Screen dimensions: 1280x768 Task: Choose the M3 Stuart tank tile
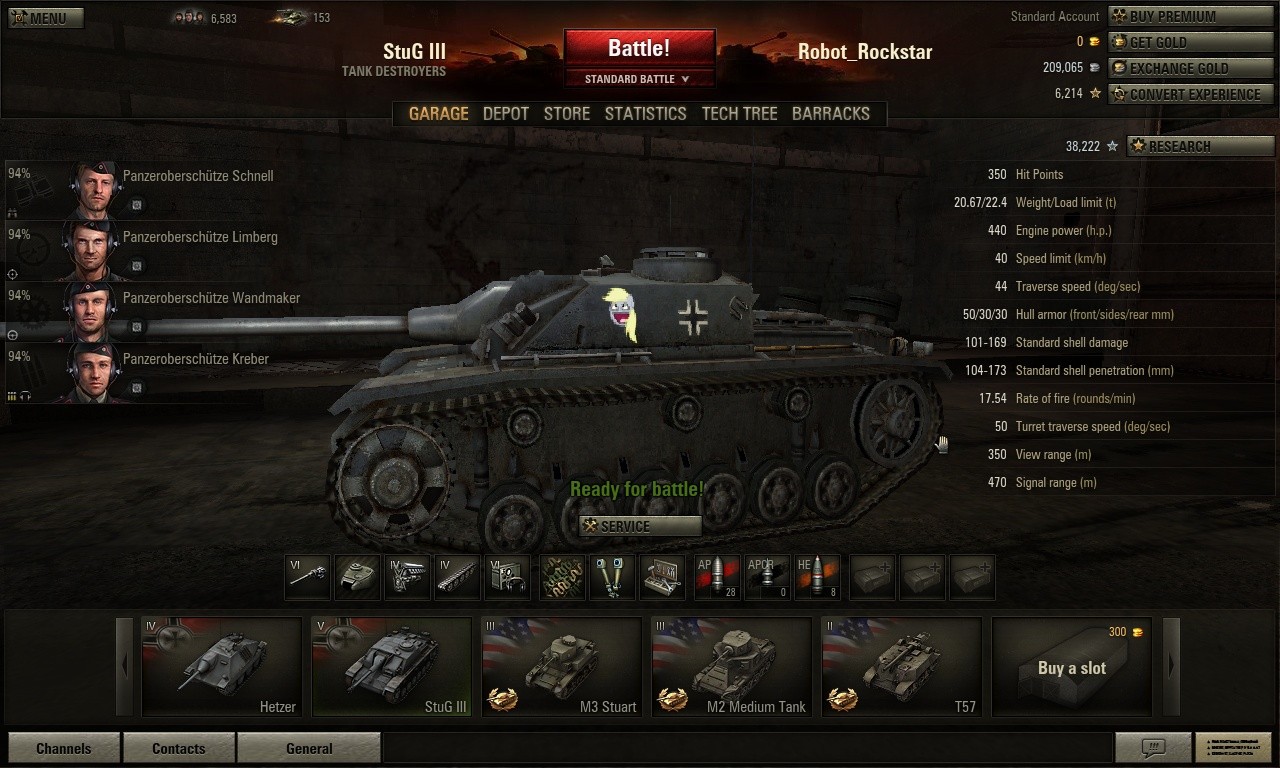[x=561, y=666]
